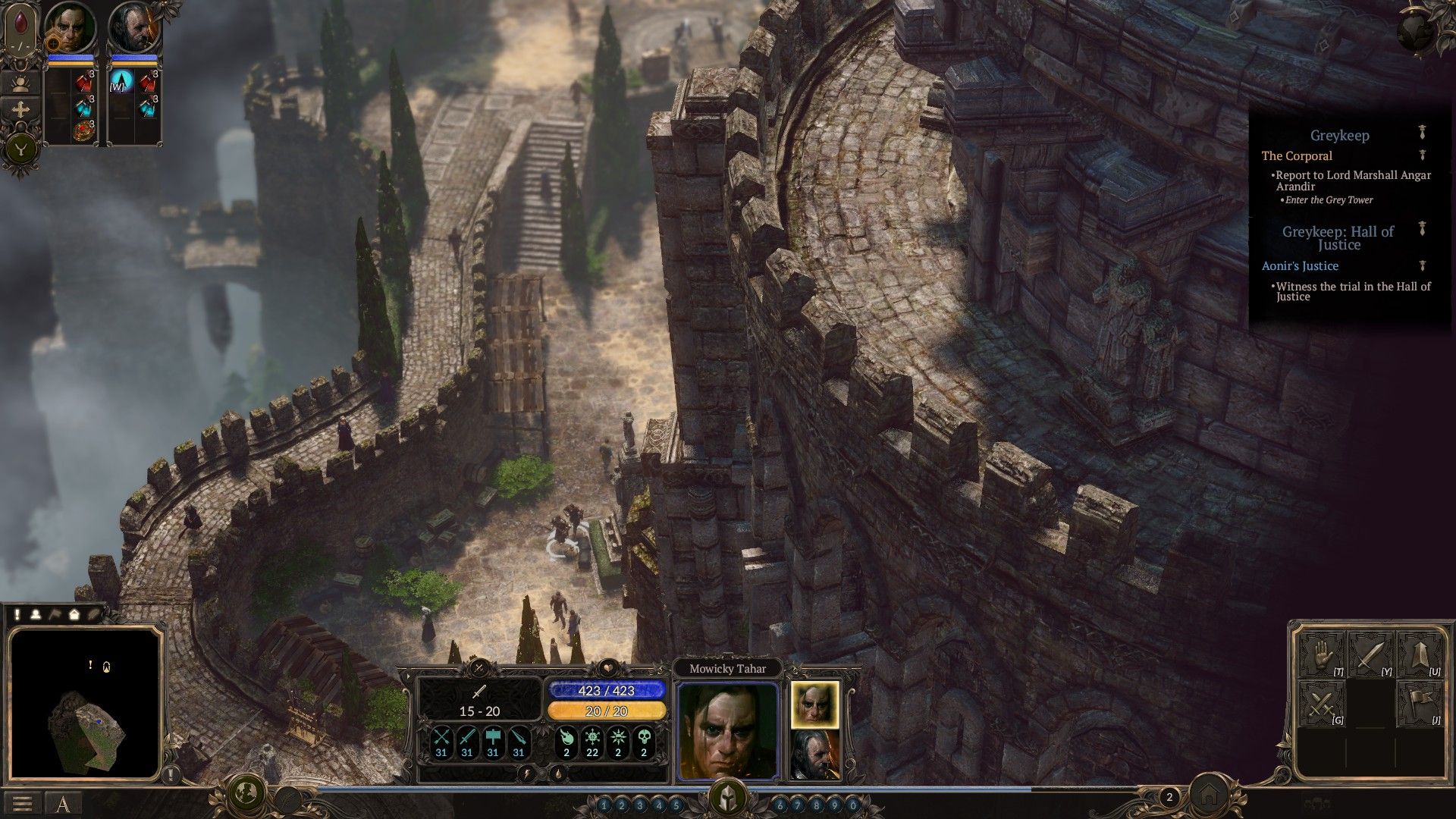Toggle building markers filter on the minimap
Screen dimensions: 1456x819
[x=75, y=616]
